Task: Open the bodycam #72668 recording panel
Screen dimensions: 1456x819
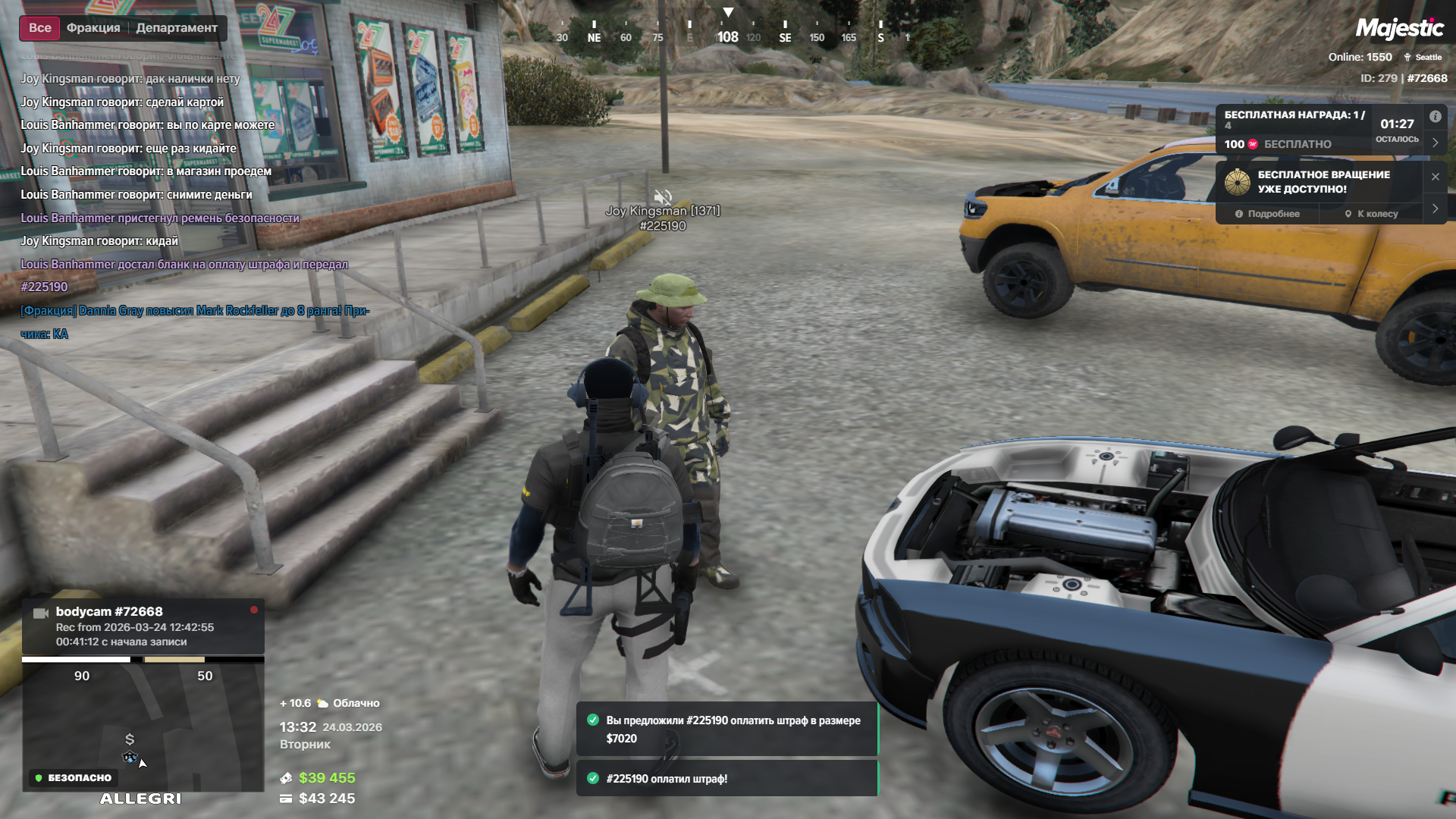Action: 143,626
